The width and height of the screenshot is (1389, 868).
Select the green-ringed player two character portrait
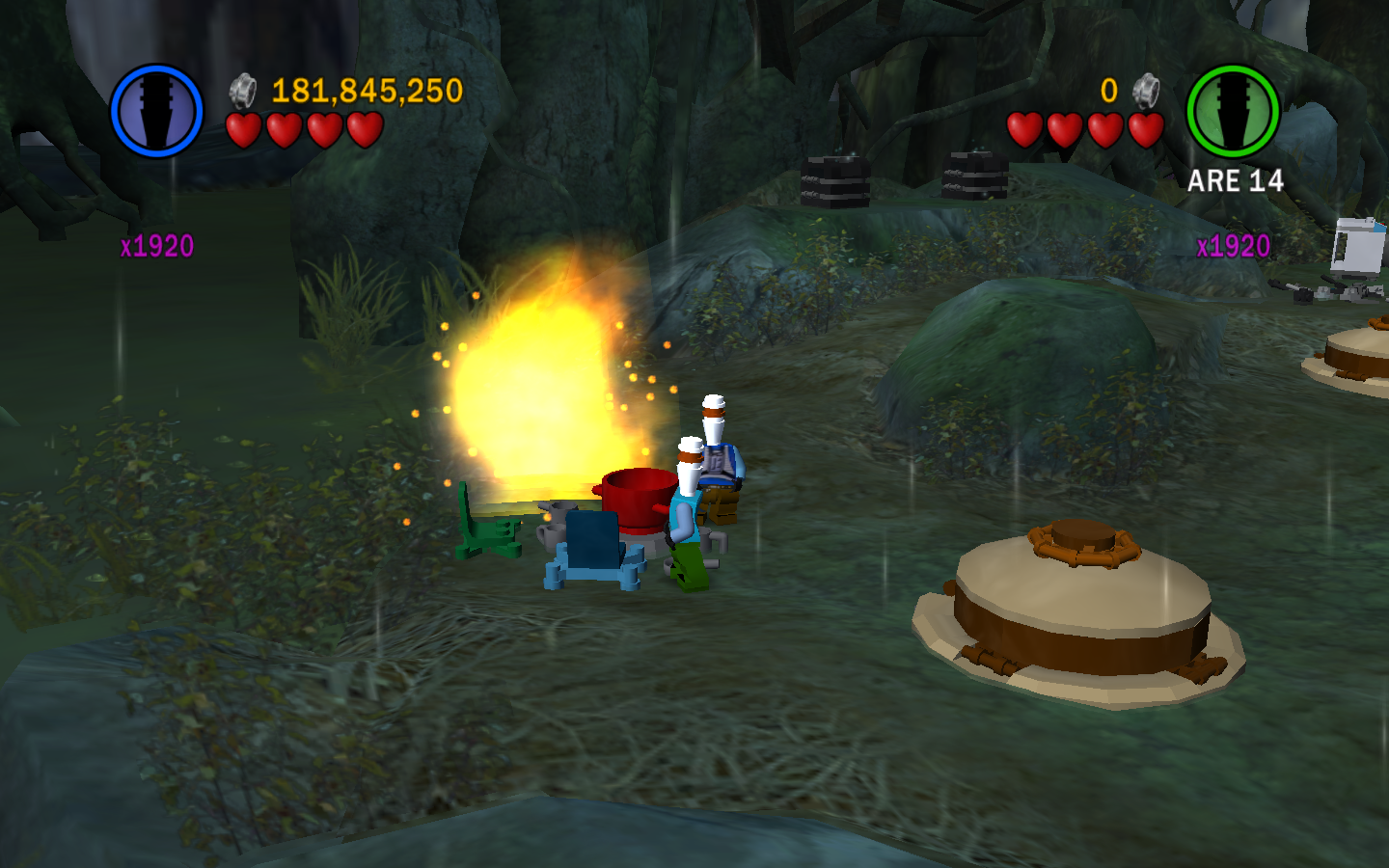click(x=1232, y=112)
